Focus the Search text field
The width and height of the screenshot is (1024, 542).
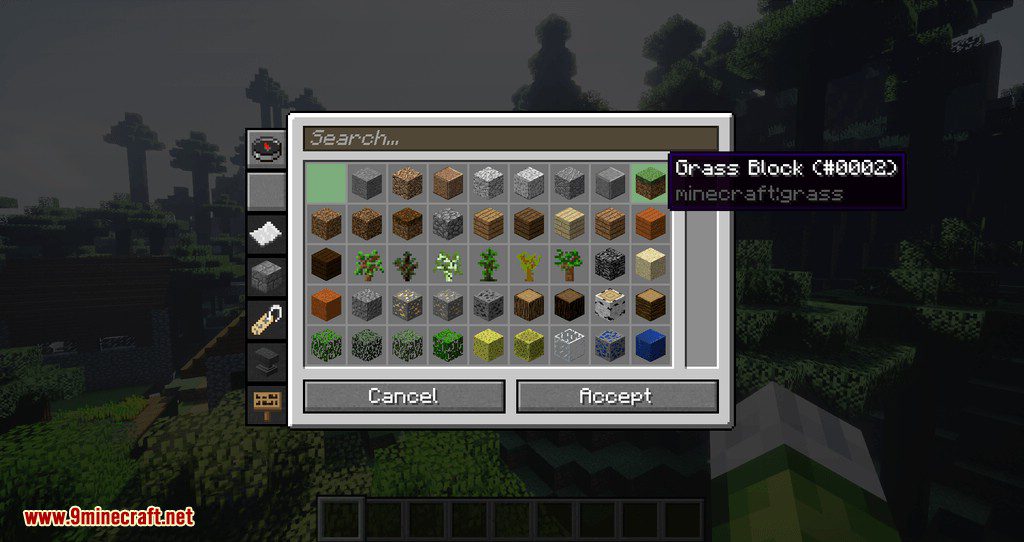click(x=511, y=138)
